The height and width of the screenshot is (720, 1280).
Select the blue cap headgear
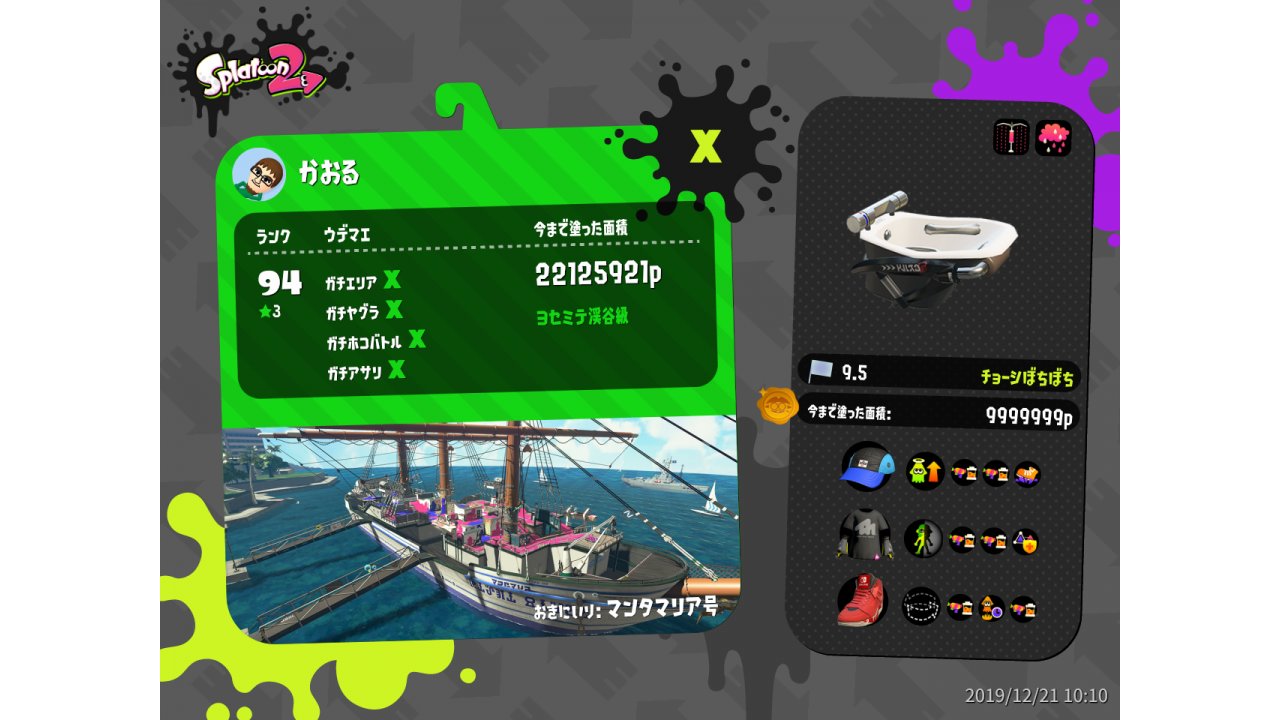pos(866,467)
